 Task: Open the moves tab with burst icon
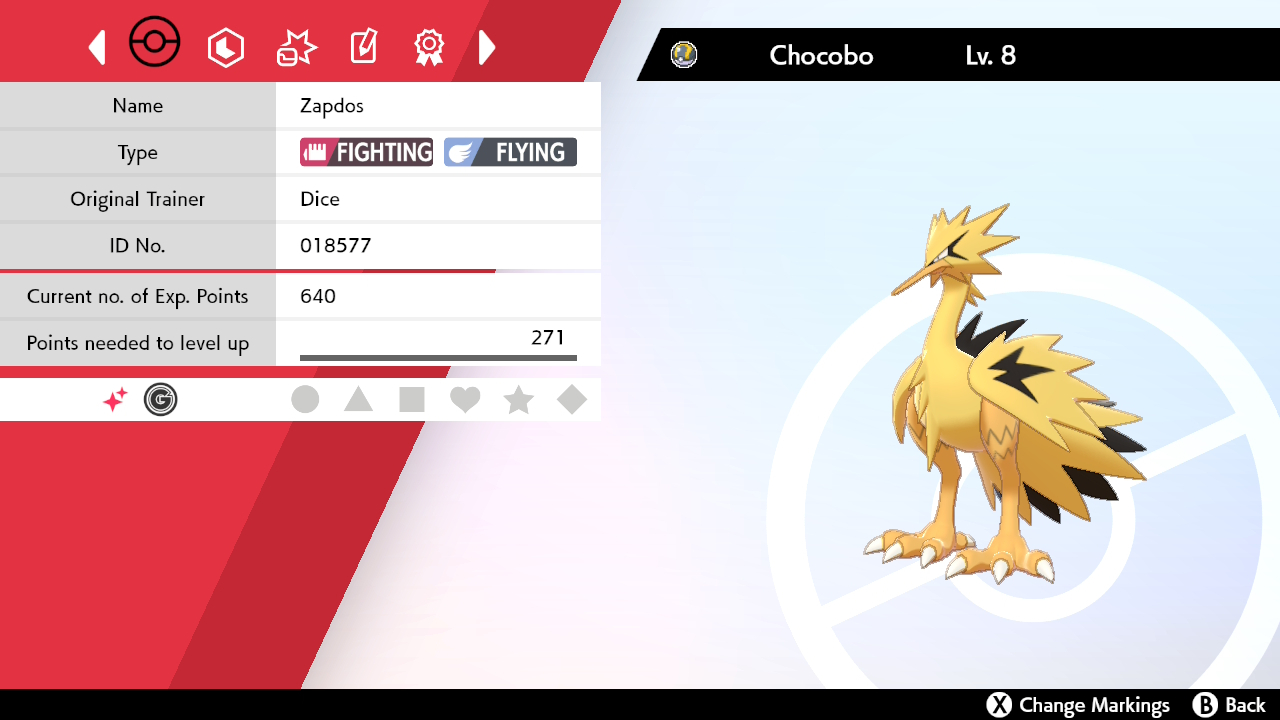click(296, 47)
